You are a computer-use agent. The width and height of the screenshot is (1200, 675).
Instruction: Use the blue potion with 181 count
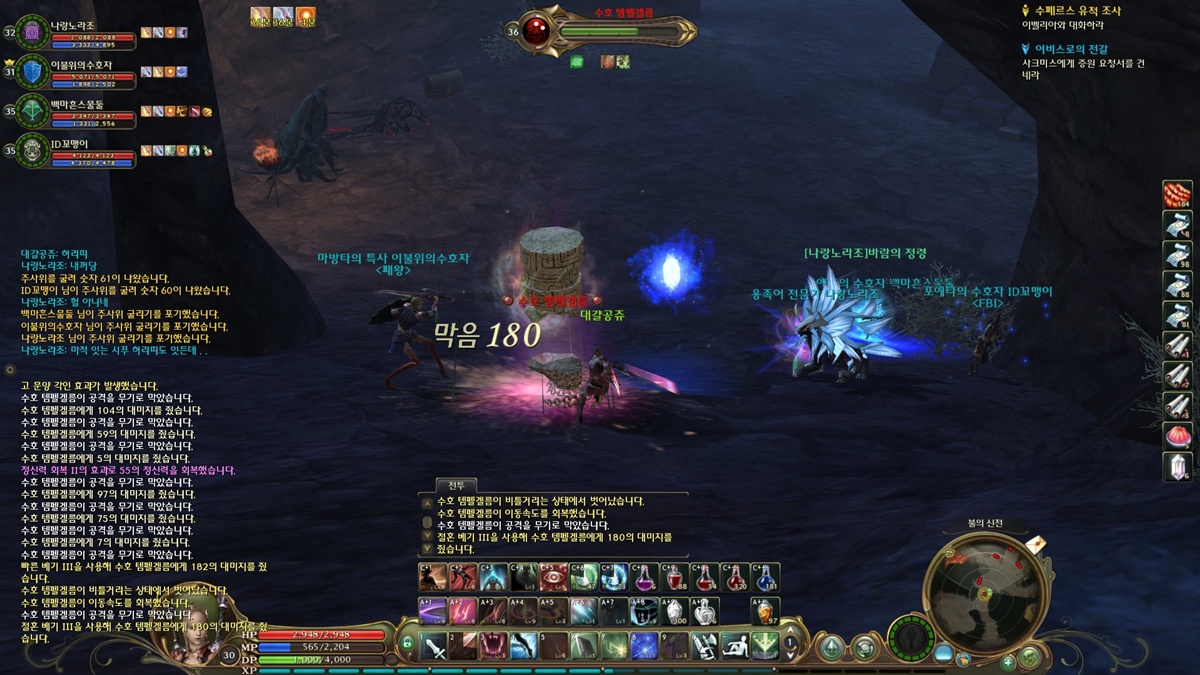tap(765, 577)
